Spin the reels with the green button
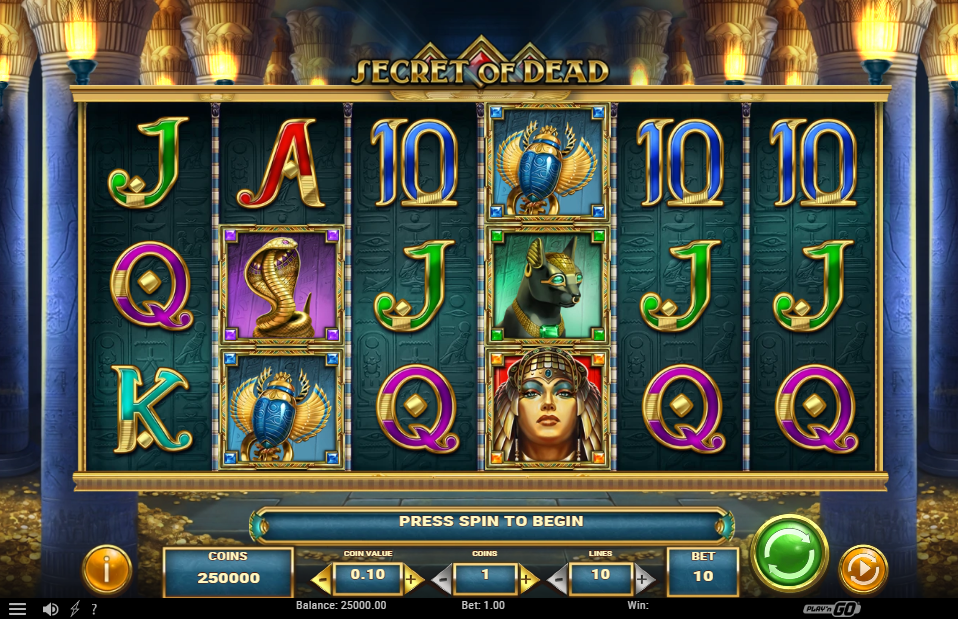 (x=789, y=553)
